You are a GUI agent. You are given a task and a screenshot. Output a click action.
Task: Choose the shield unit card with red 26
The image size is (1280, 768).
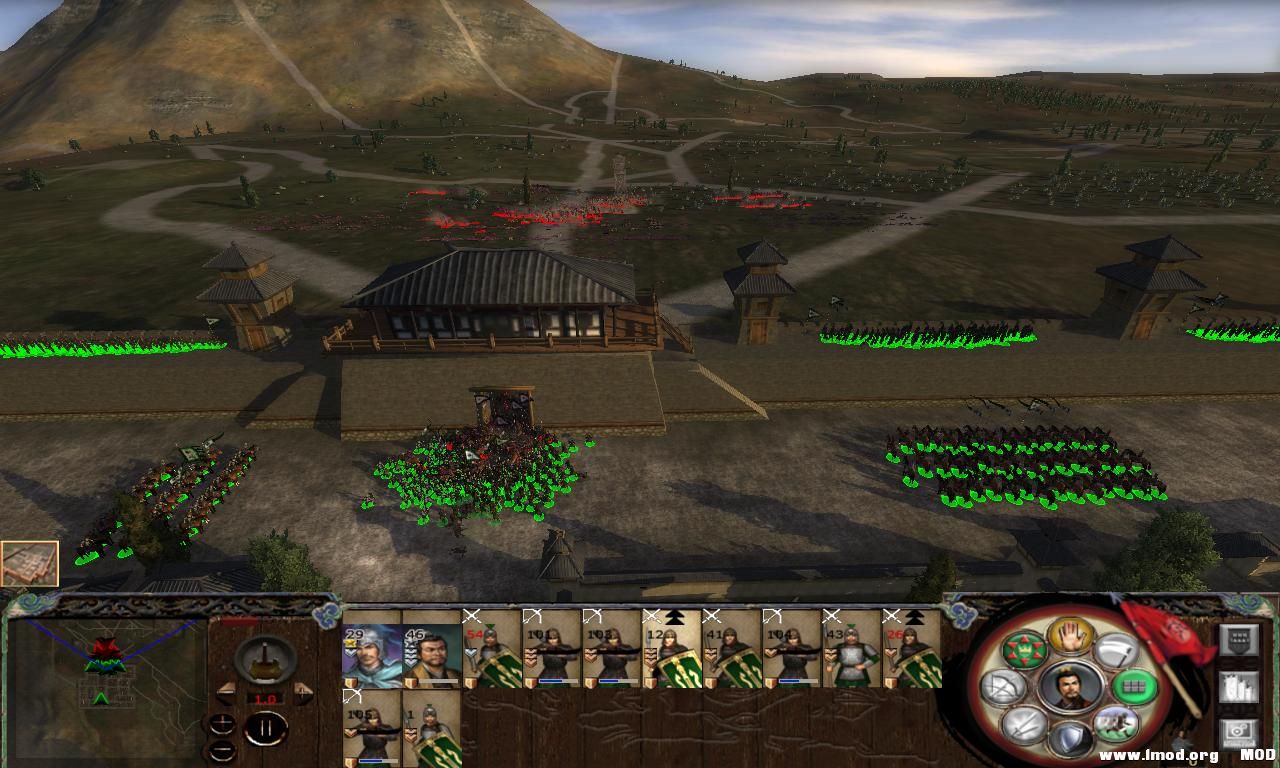[912, 649]
